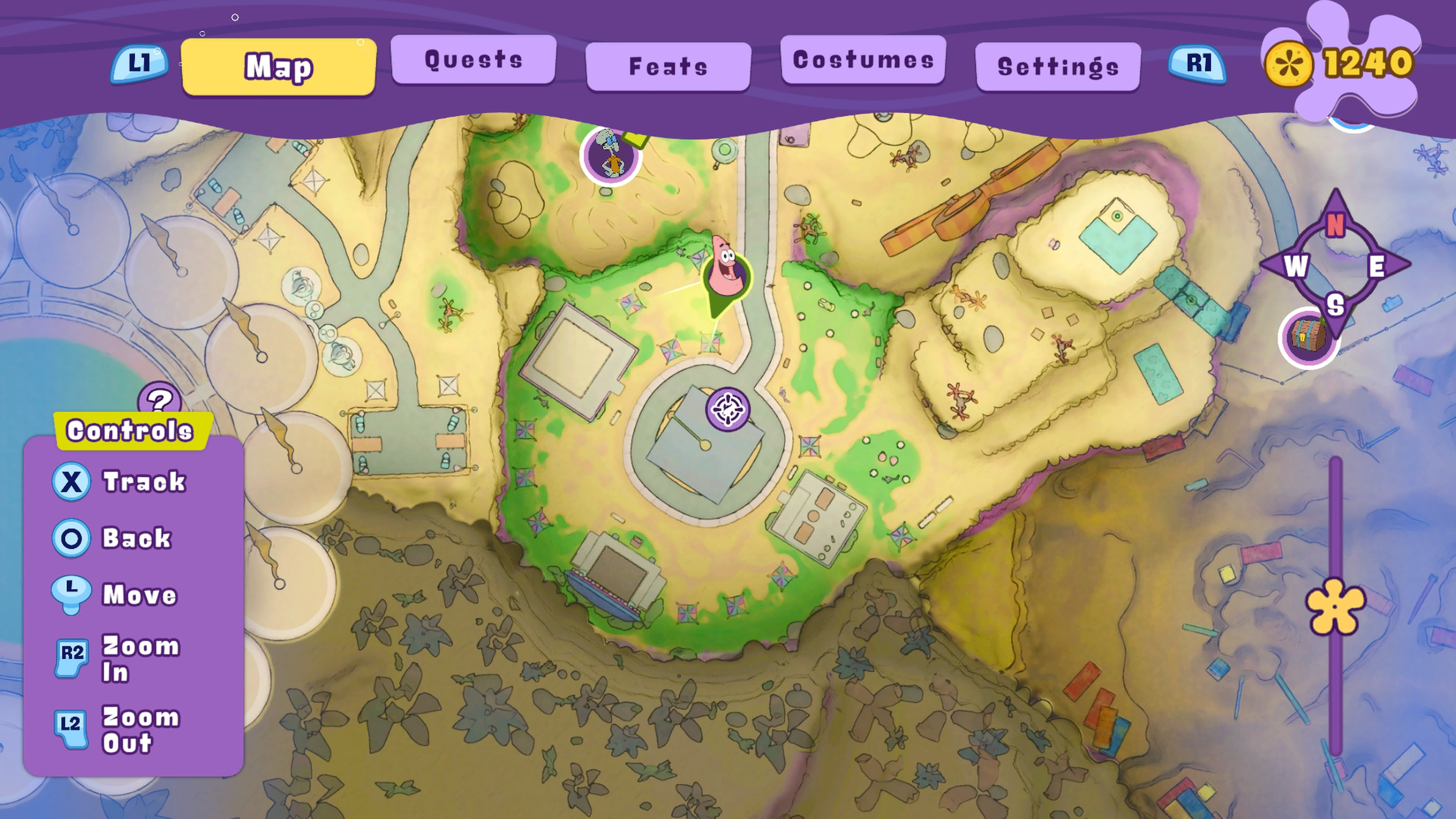Show the Feats tab

tap(668, 67)
